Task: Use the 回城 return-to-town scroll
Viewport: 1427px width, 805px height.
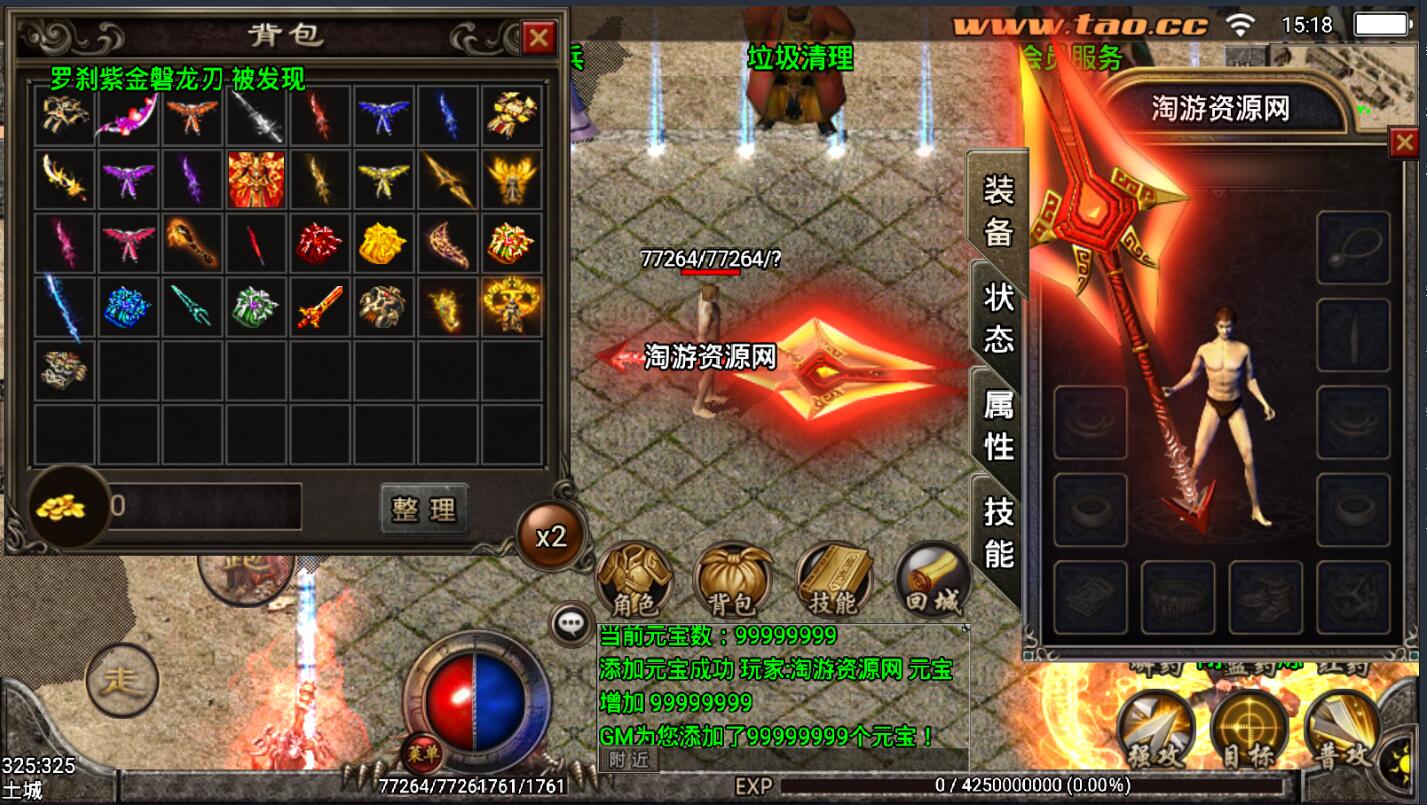Action: [932, 580]
